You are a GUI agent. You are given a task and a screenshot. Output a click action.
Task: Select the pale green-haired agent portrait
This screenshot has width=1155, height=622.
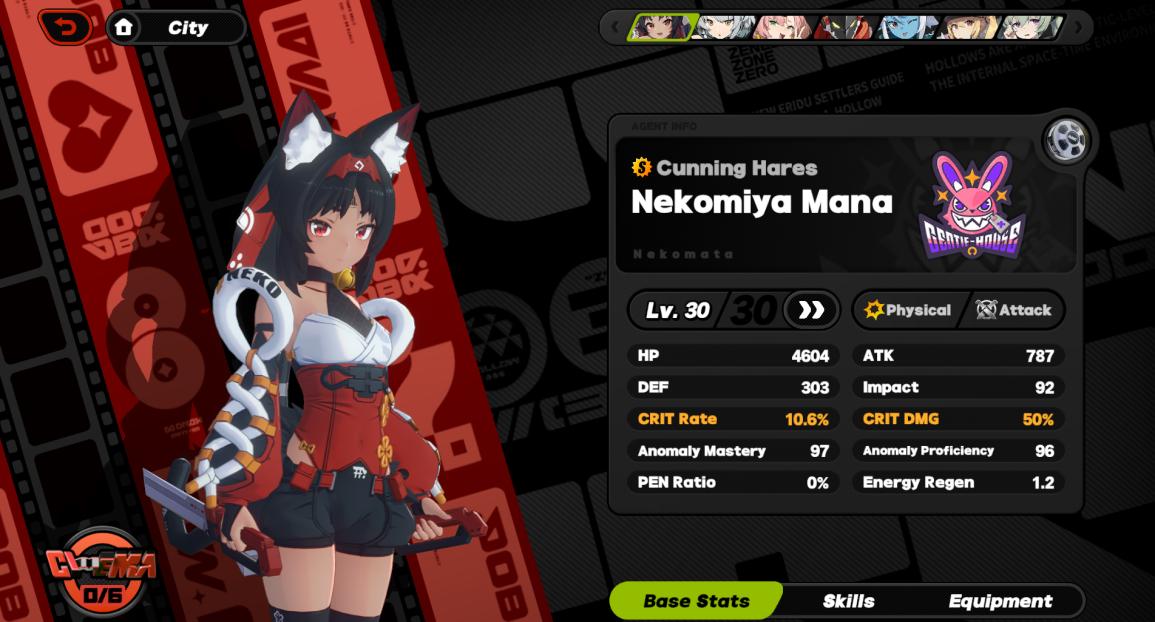pyautogui.click(x=1030, y=27)
